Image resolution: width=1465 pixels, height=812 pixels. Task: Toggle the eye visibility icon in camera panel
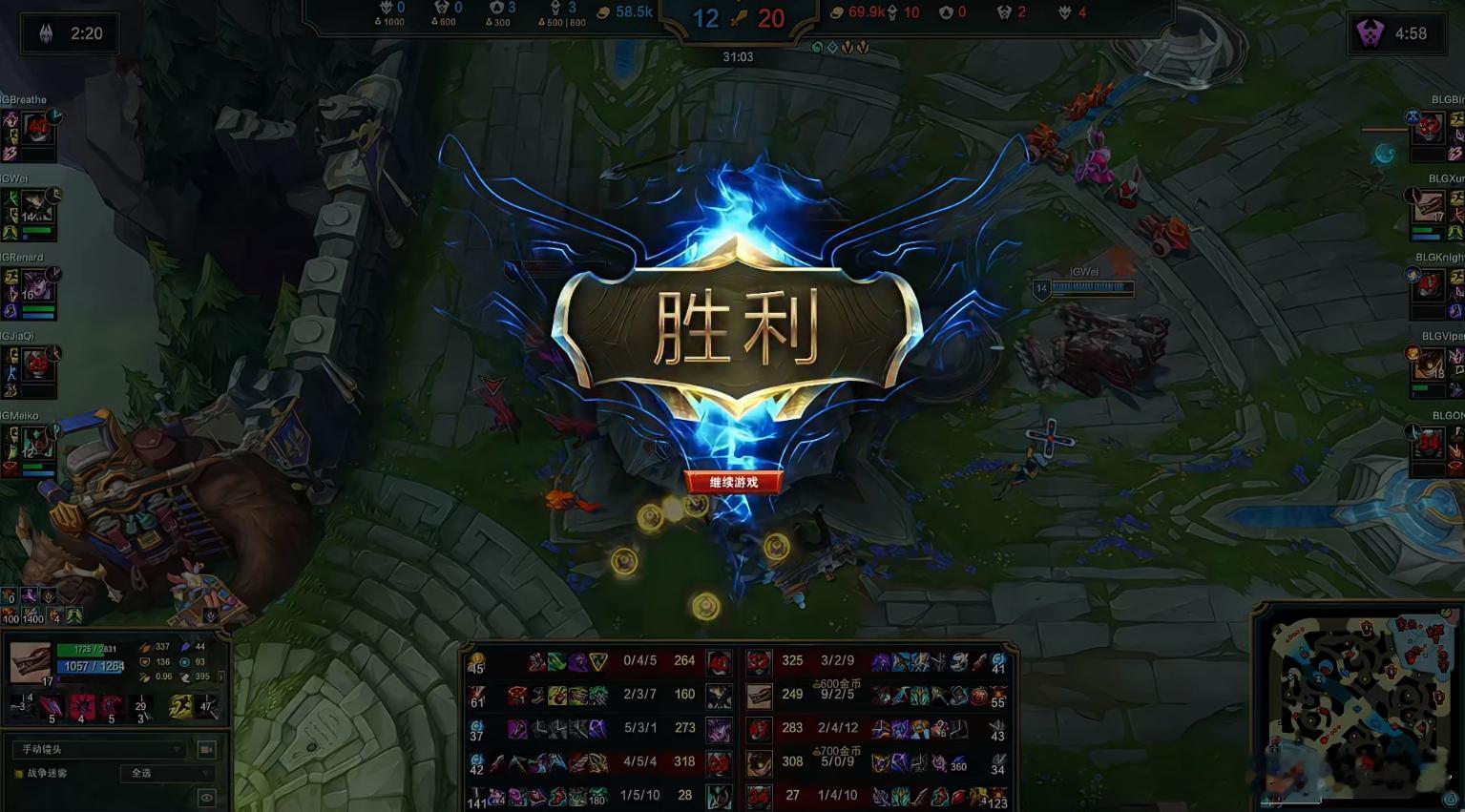pos(207,796)
